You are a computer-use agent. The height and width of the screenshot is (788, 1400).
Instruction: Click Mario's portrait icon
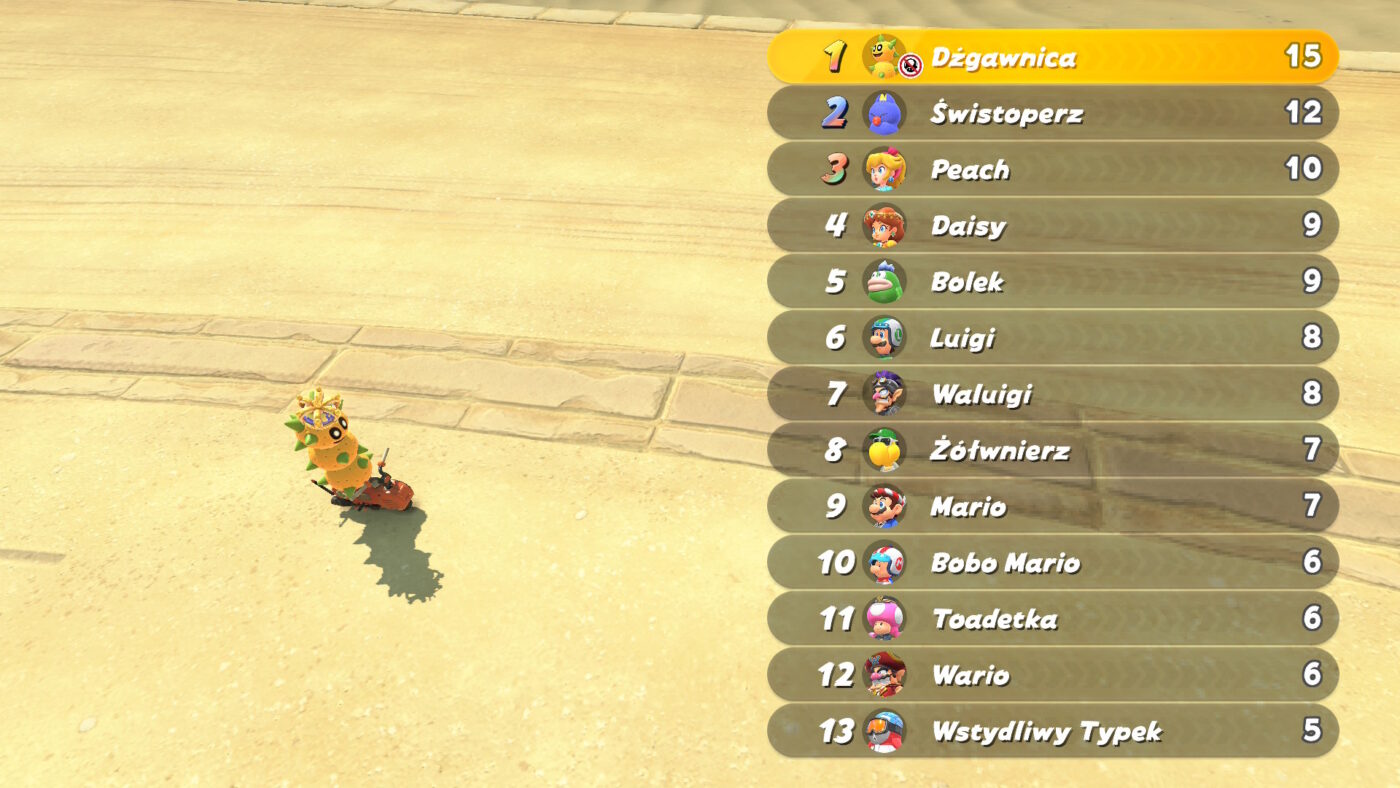[883, 506]
